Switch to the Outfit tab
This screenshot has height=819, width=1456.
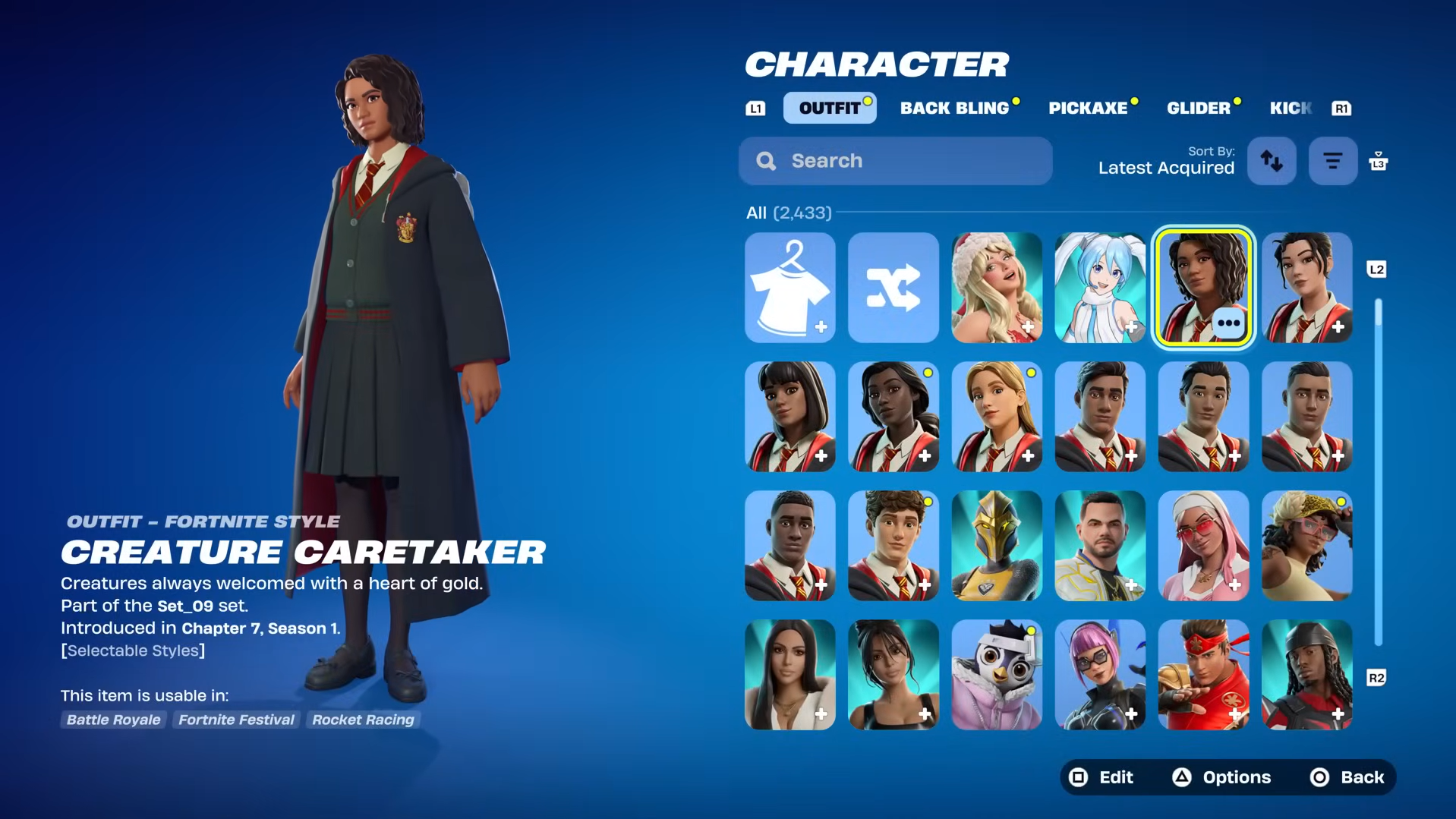click(x=829, y=108)
